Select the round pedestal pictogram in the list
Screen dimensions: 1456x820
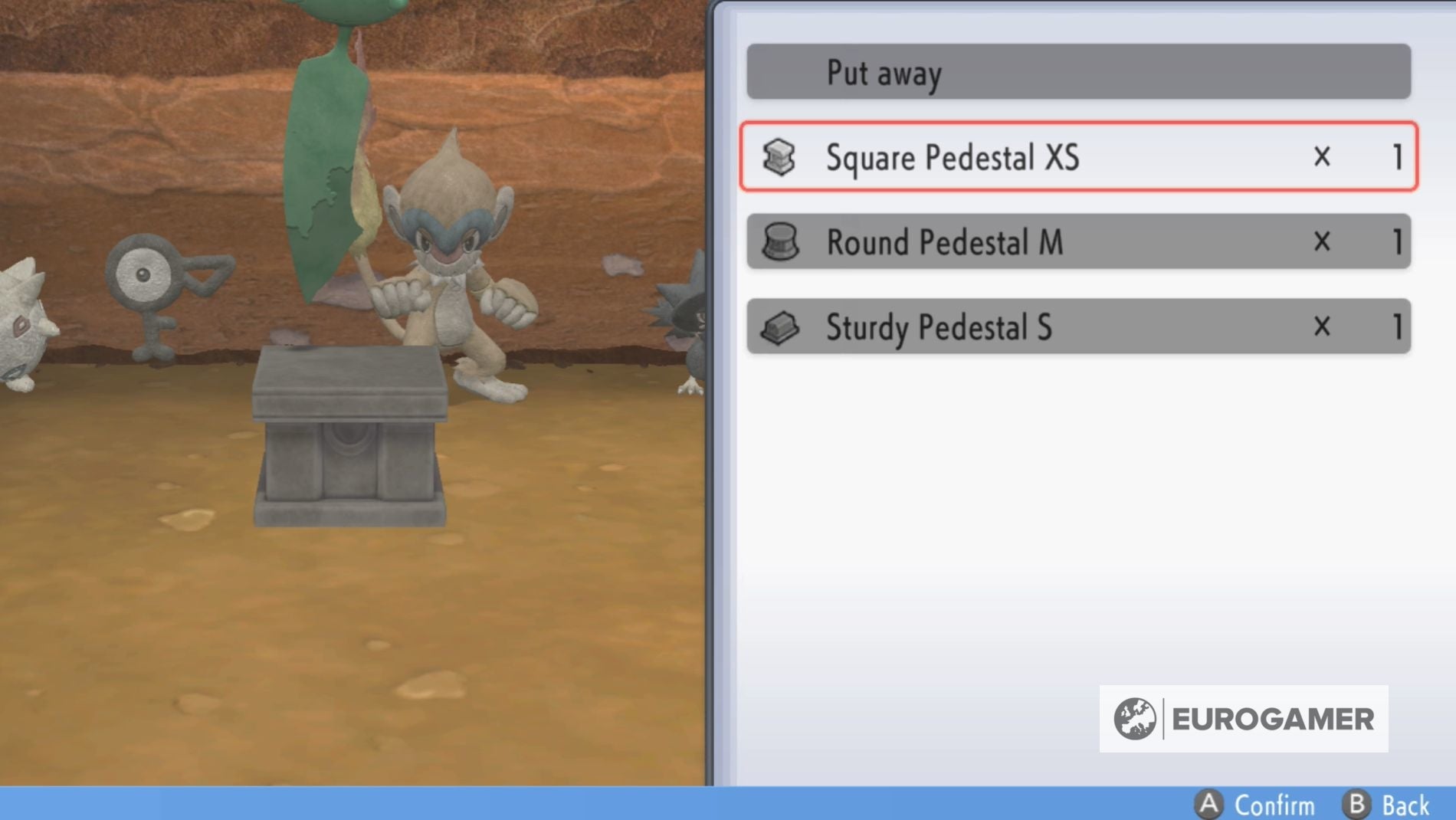coord(778,243)
